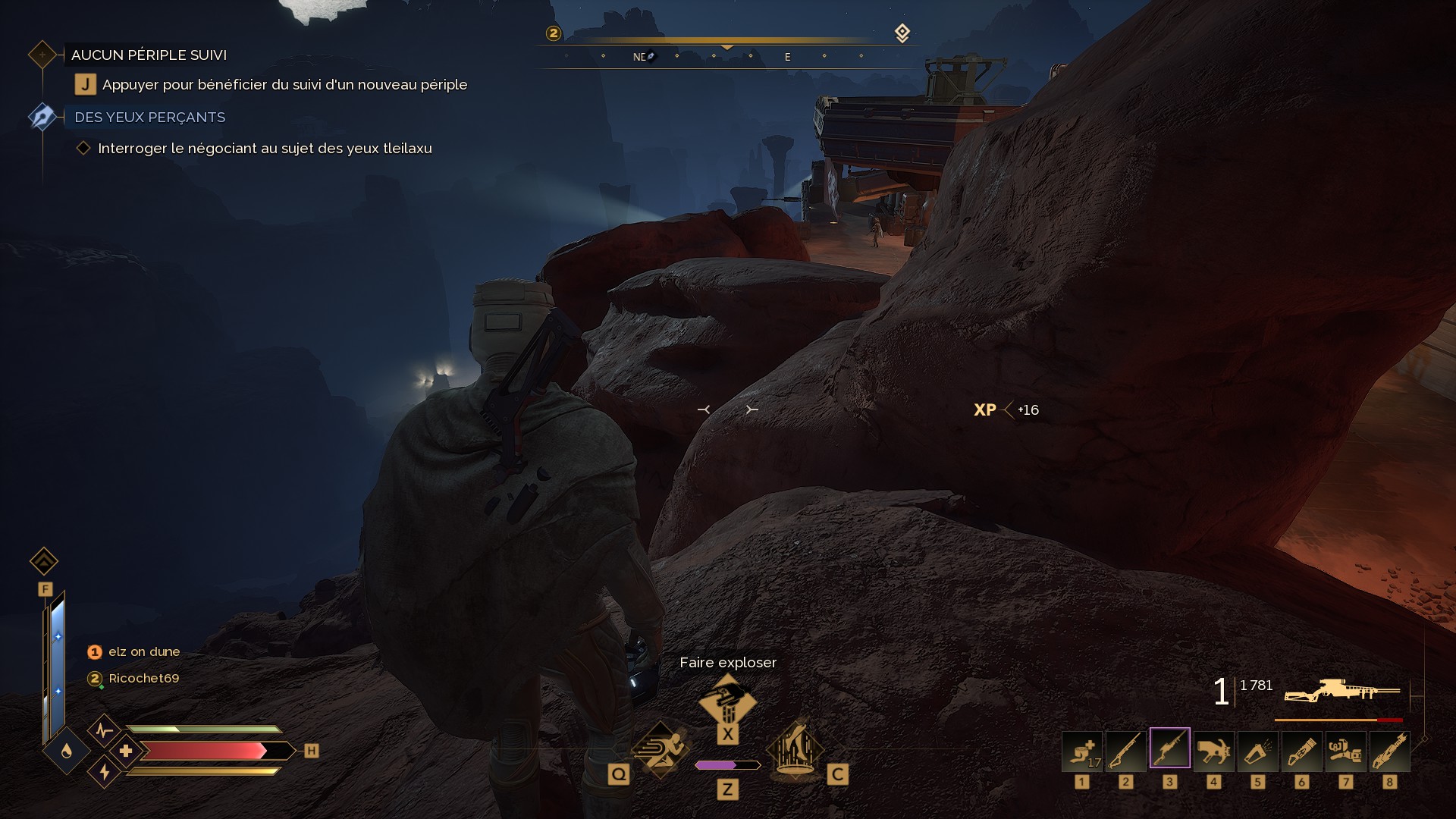Select party member elz on dune
The image size is (1456, 819).
pos(143,652)
